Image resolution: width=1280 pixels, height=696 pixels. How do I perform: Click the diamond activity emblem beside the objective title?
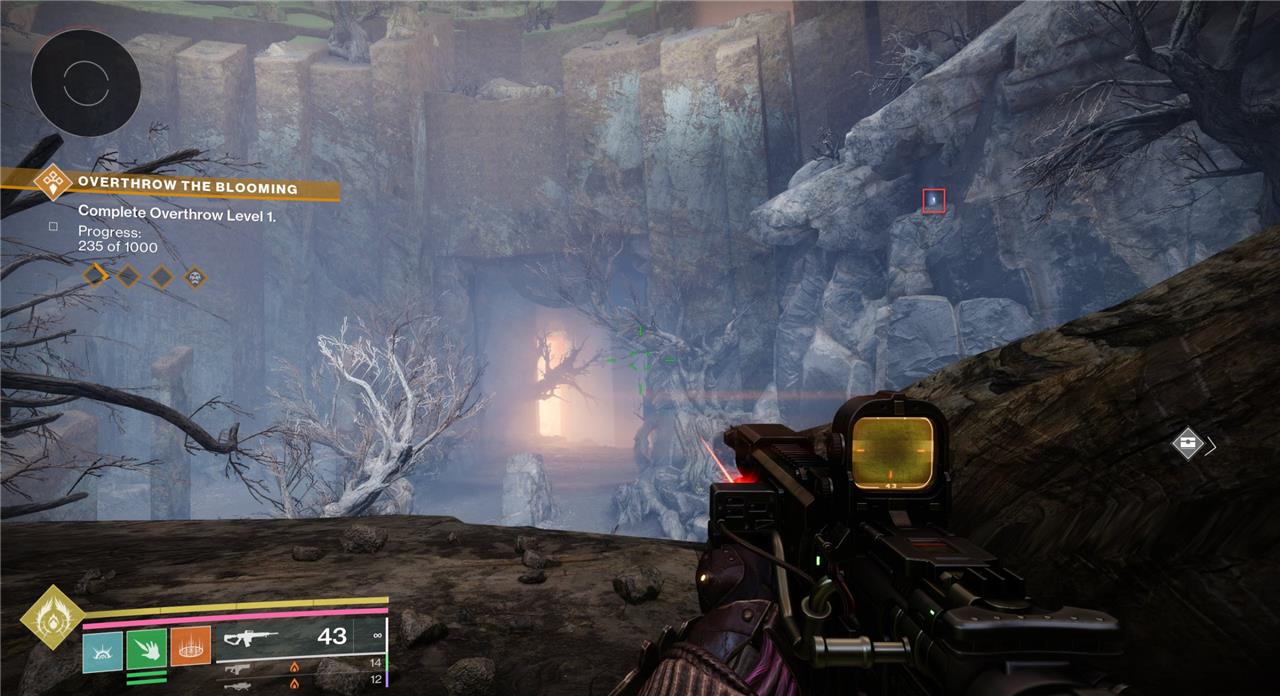[x=51, y=184]
